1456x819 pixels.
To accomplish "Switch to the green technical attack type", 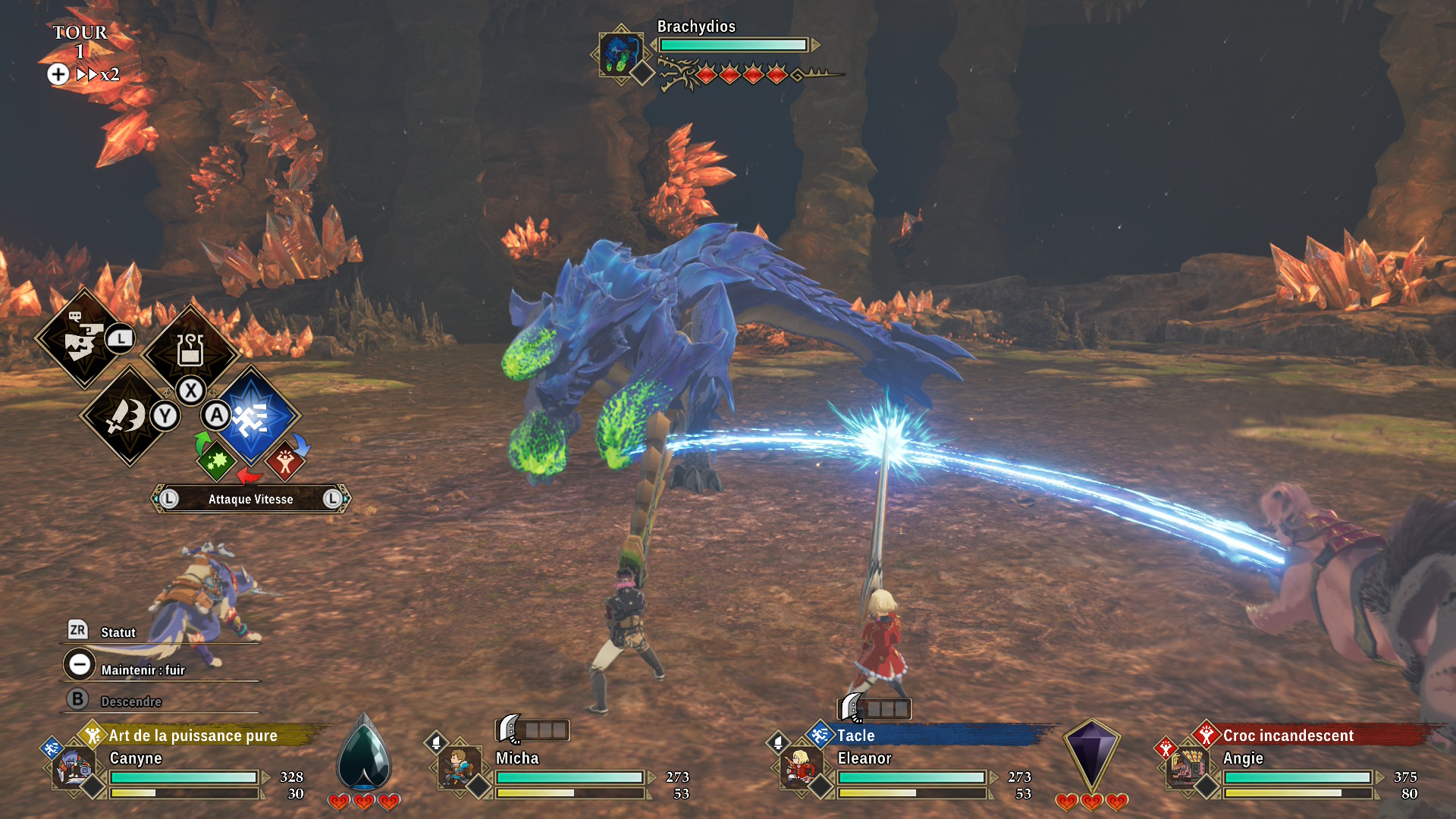I will pos(216,460).
